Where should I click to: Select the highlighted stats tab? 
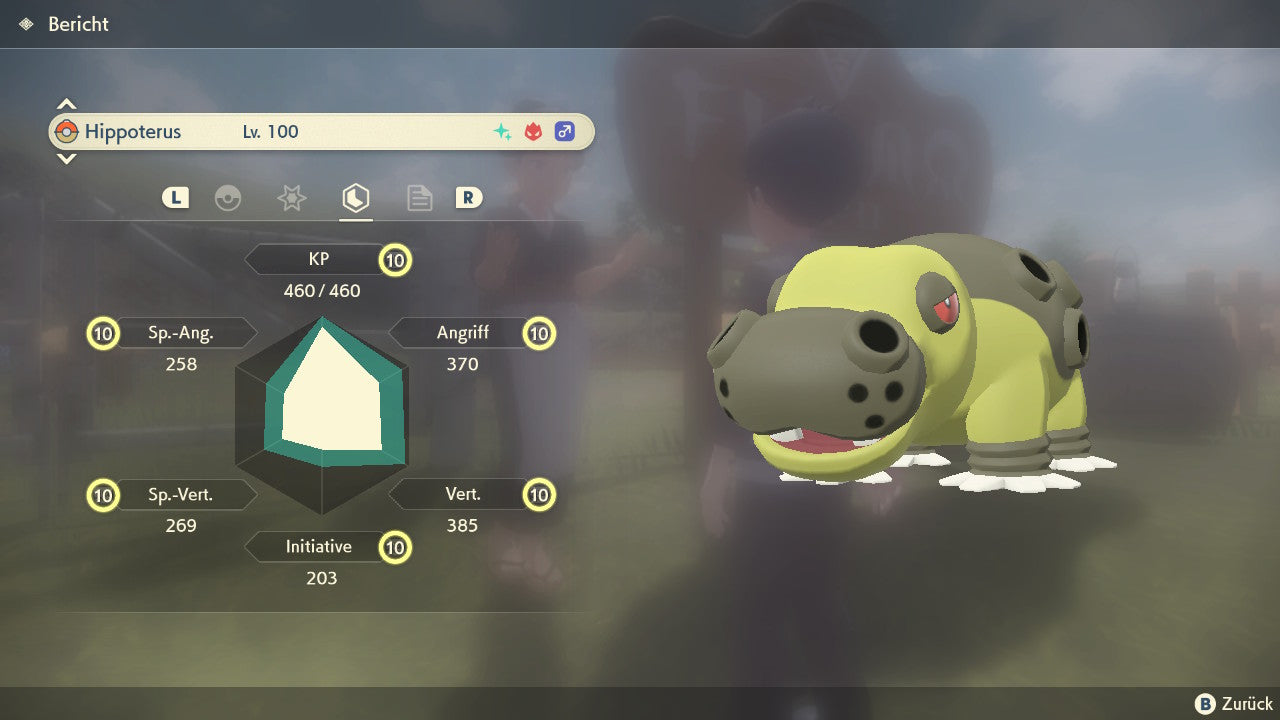click(x=355, y=198)
